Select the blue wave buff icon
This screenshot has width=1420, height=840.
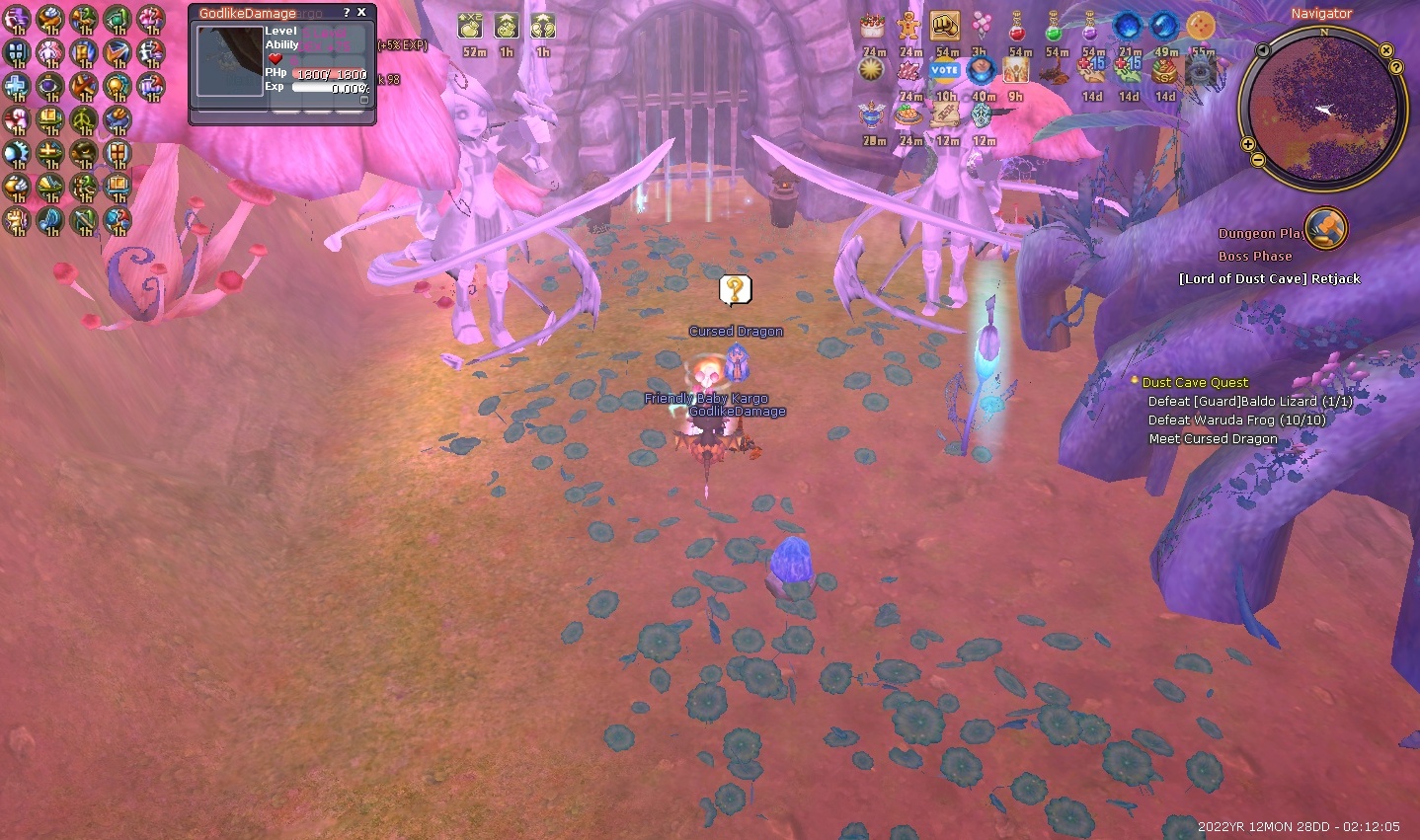click(1164, 27)
